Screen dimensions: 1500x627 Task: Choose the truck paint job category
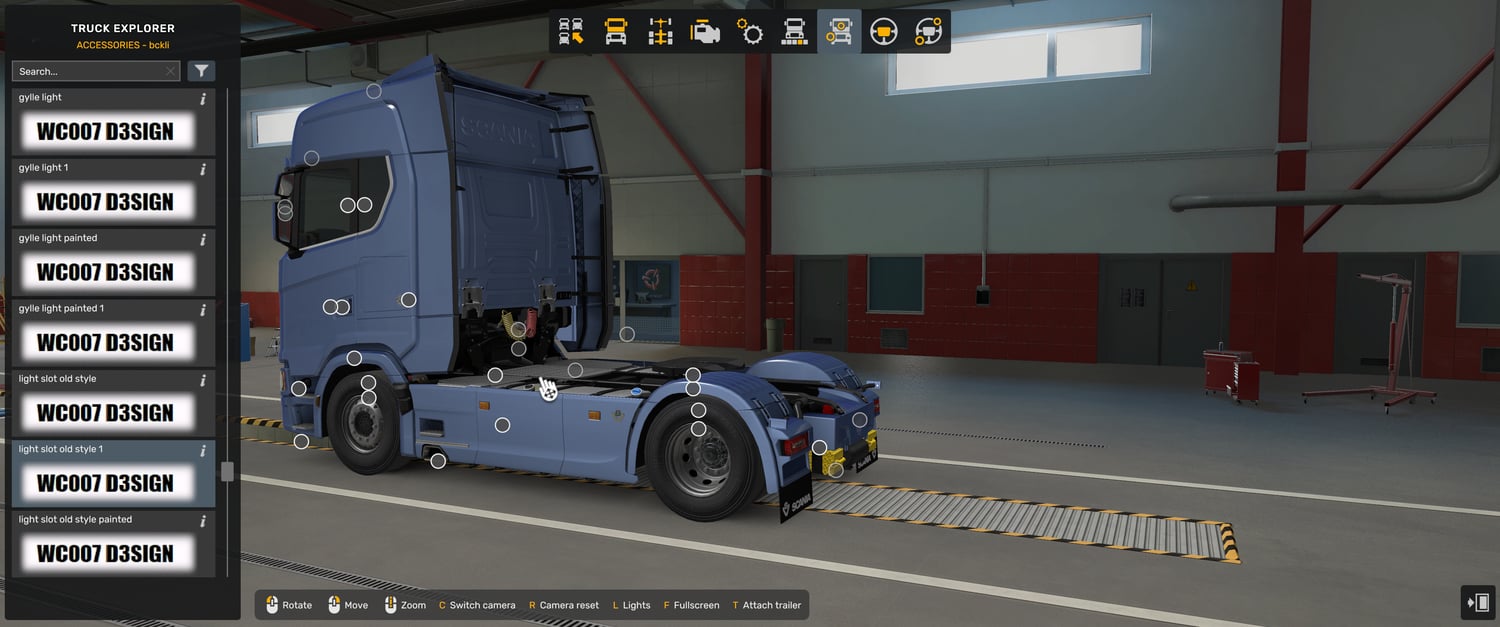coord(794,32)
